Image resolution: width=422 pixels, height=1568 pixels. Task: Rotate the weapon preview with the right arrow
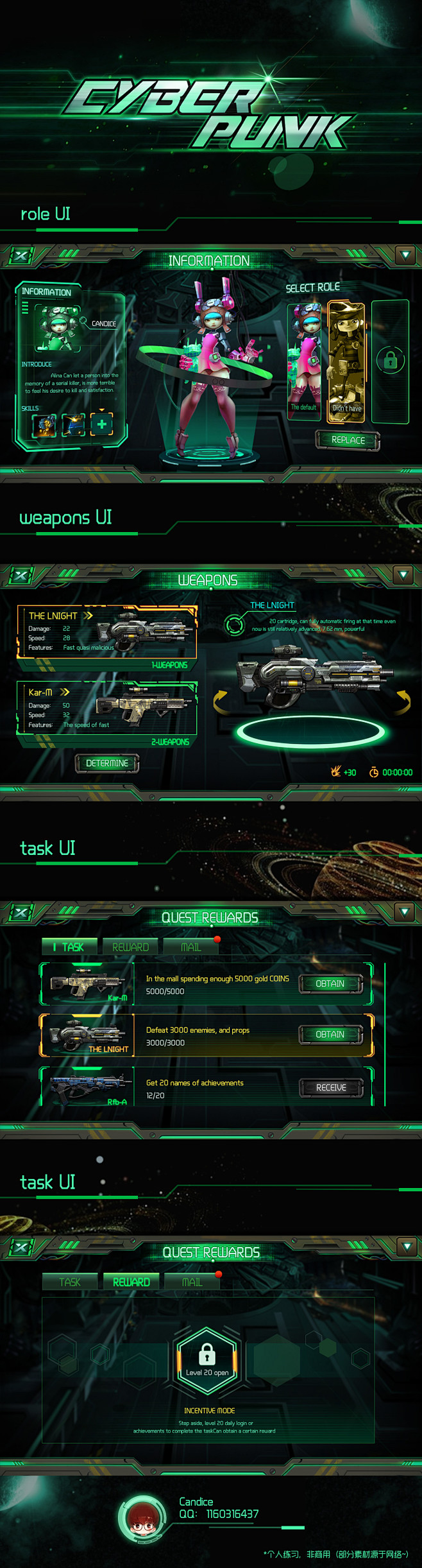(x=403, y=700)
